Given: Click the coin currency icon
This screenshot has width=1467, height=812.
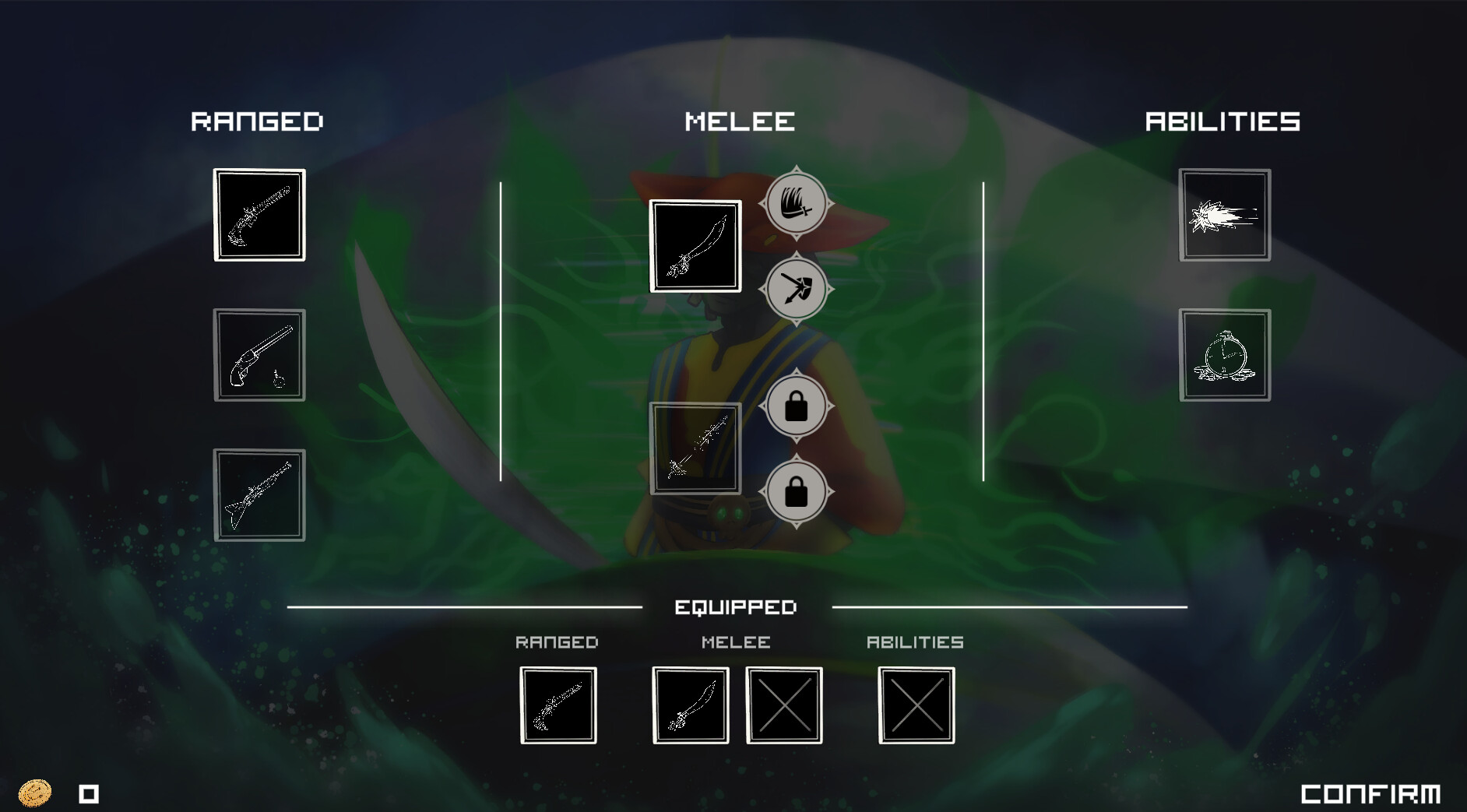Looking at the screenshot, I should [x=34, y=793].
